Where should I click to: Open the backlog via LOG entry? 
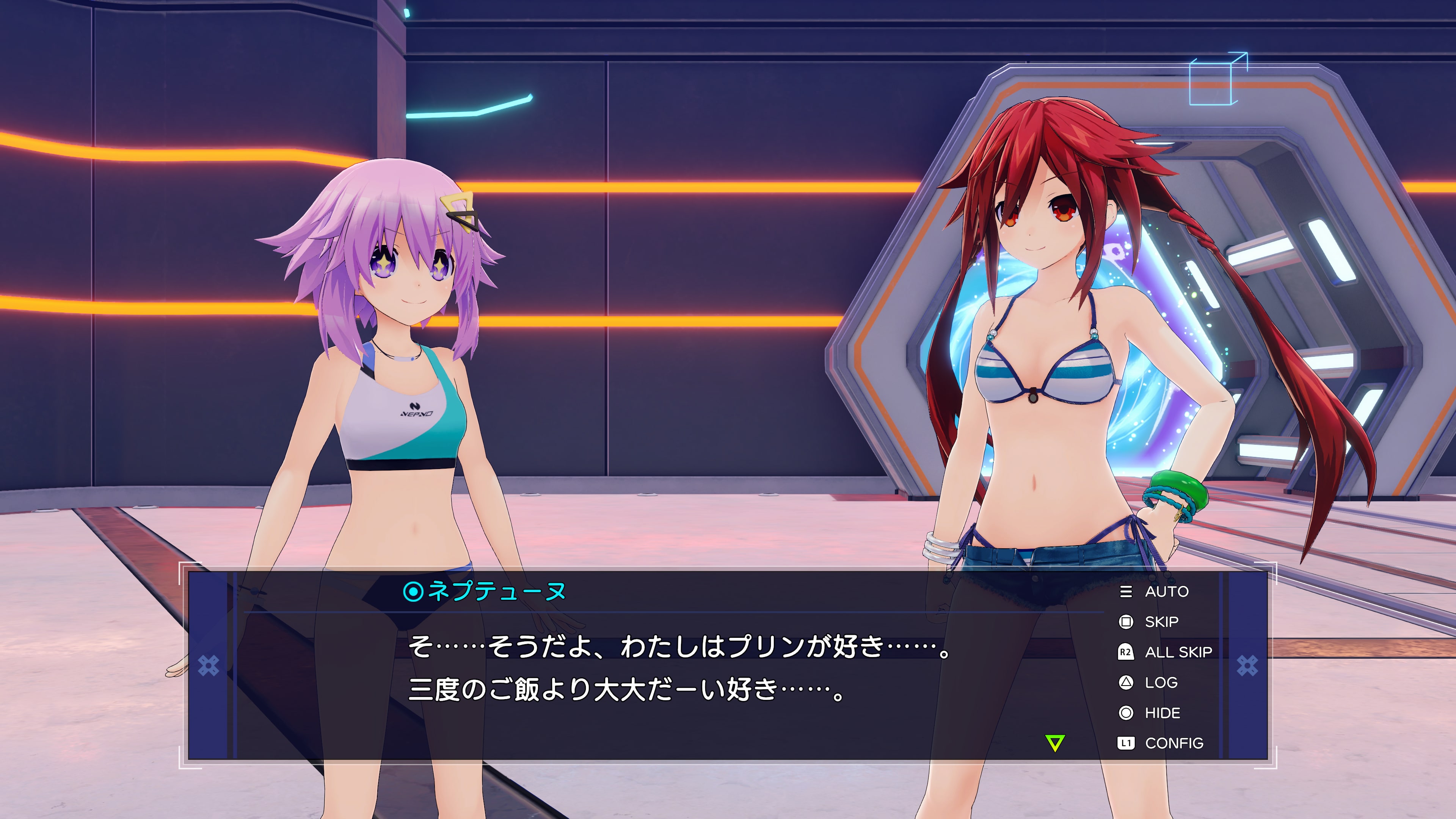pyautogui.click(x=1161, y=683)
